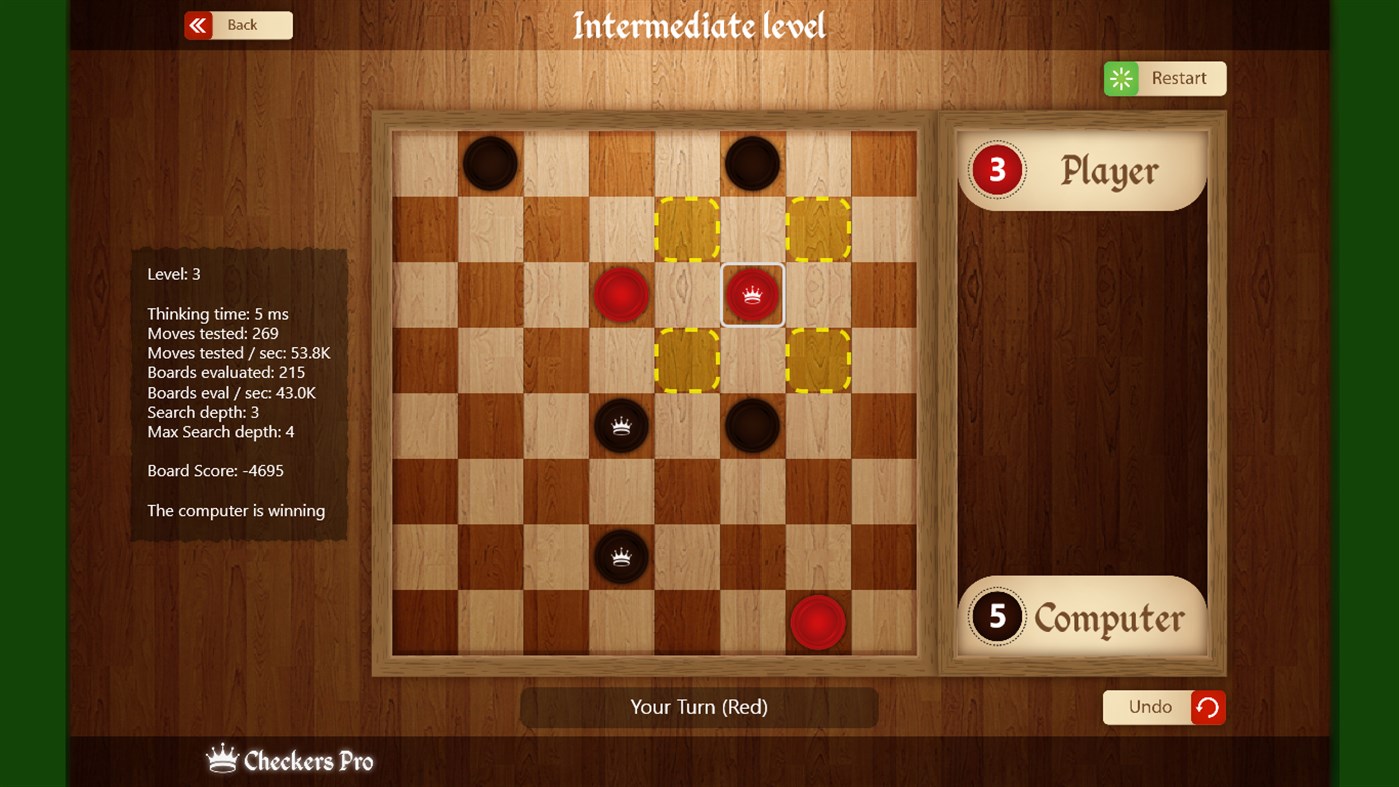Click the lower-left yellow highlighted move square
1399x787 pixels.
click(x=687, y=360)
